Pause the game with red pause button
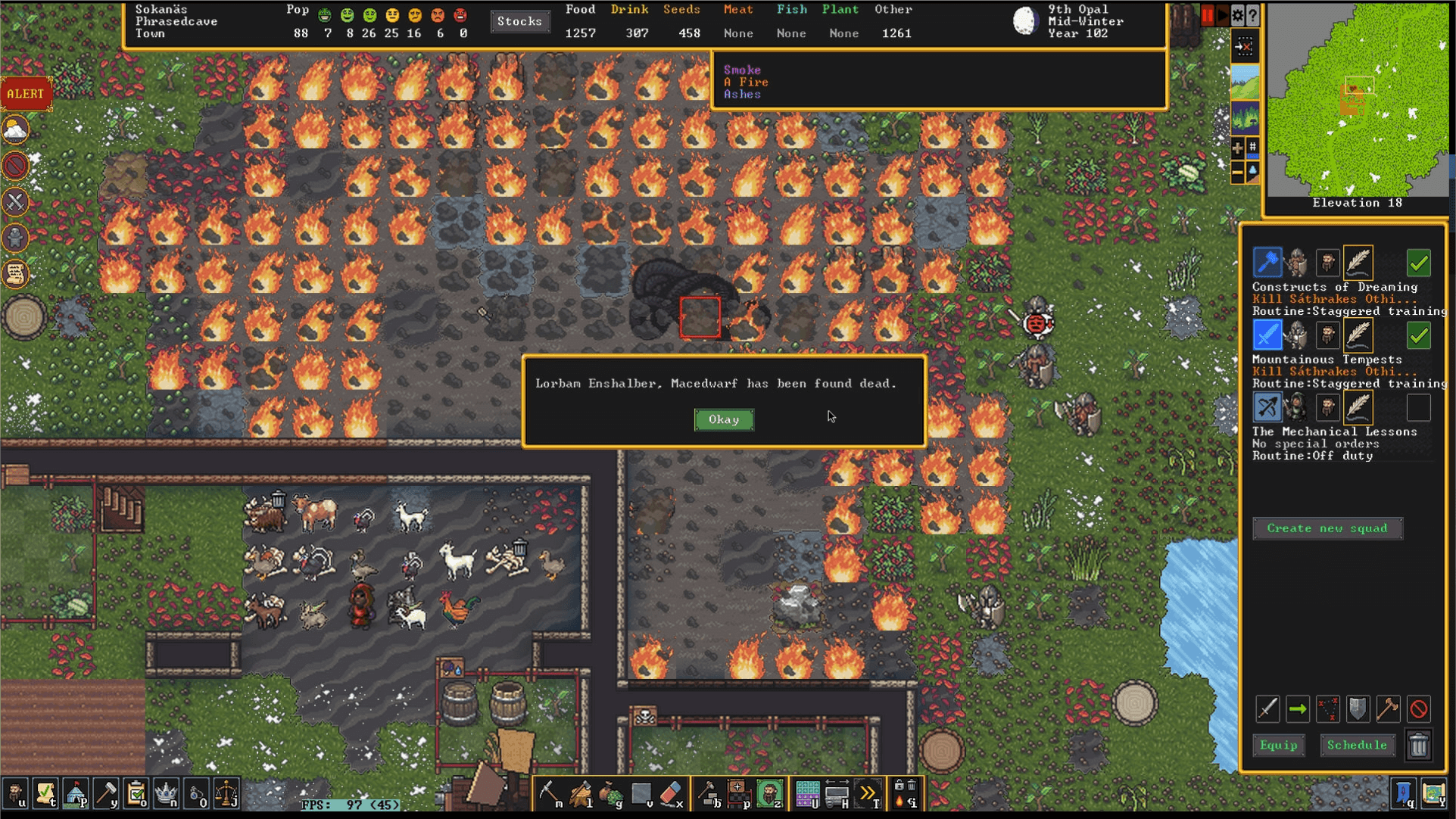This screenshot has height=819, width=1456. (1207, 15)
